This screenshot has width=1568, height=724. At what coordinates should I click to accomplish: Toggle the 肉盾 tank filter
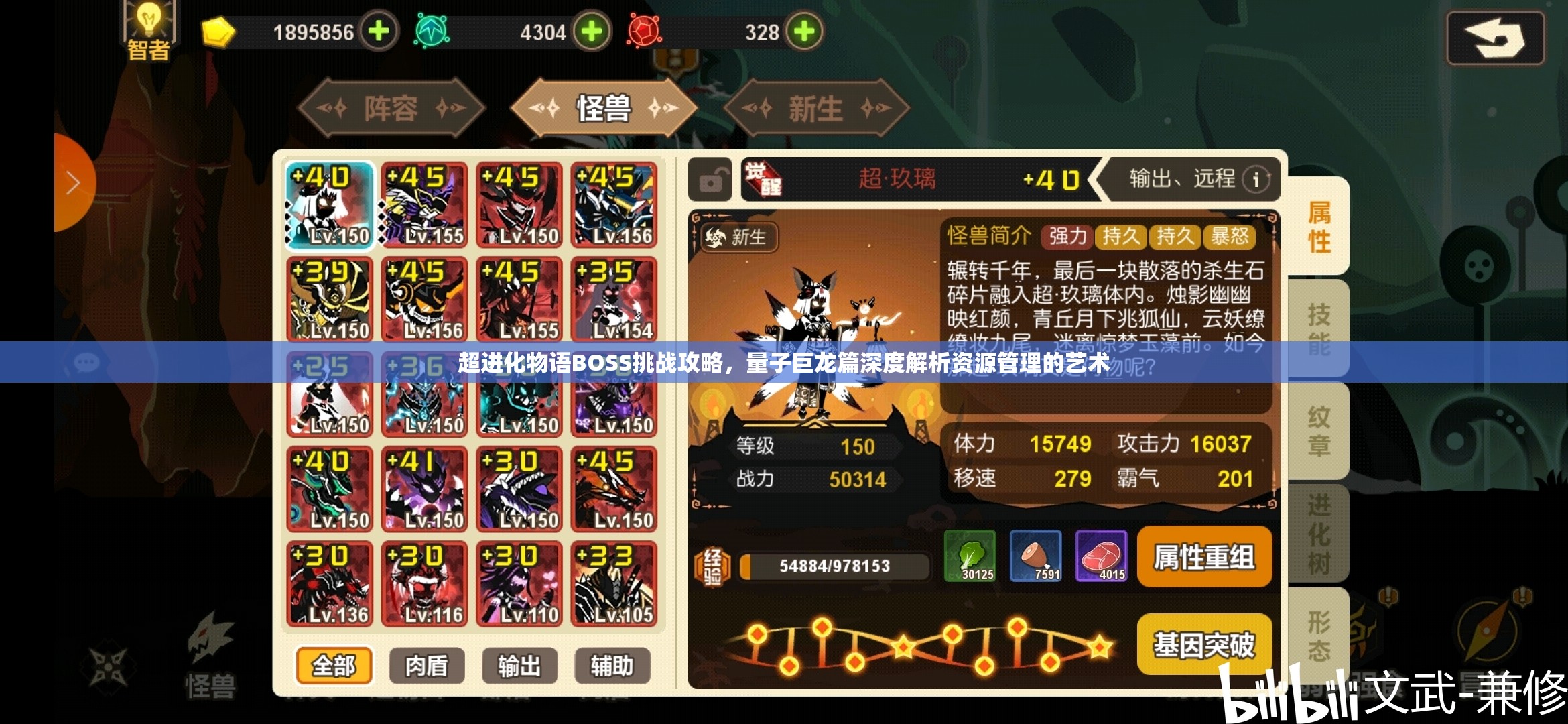(426, 666)
